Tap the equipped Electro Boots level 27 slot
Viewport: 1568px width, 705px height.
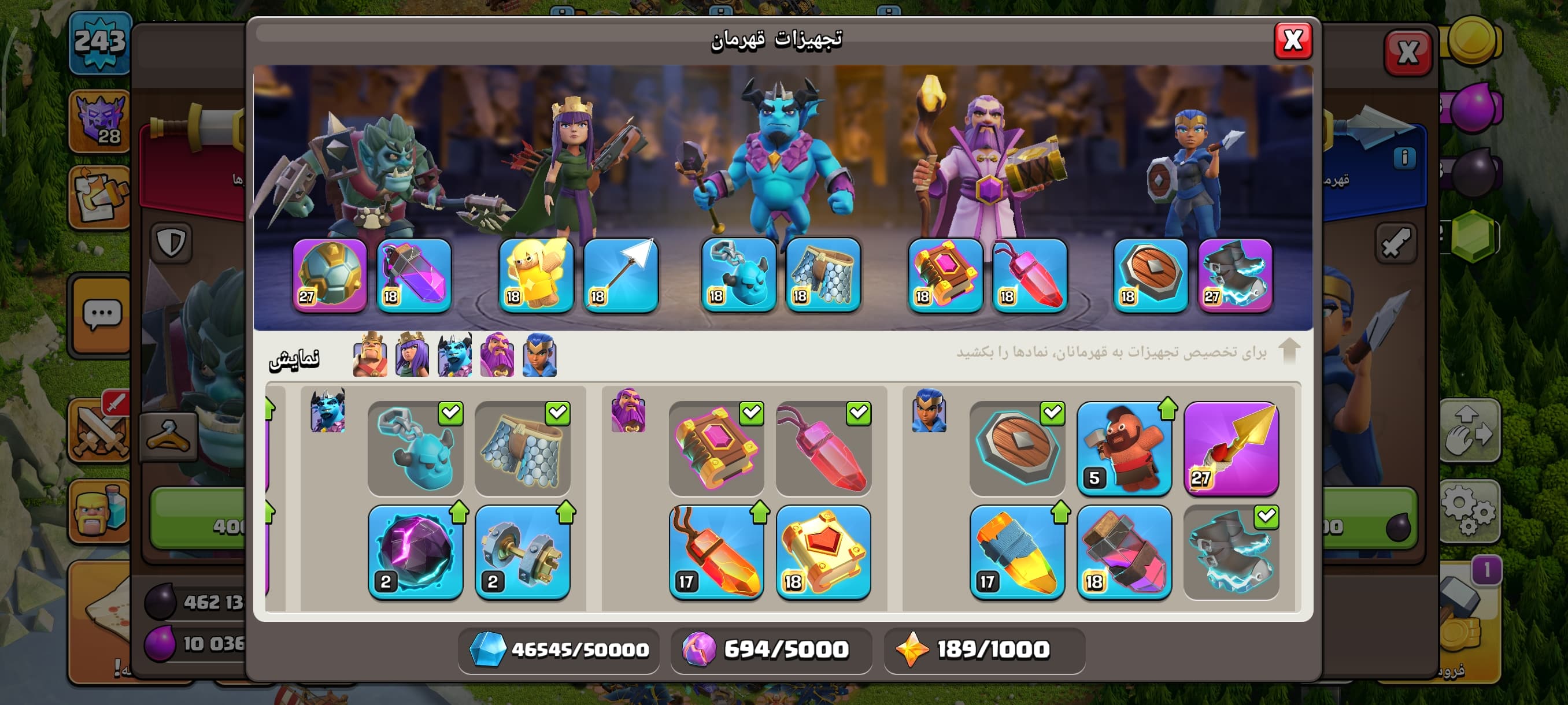pyautogui.click(x=1235, y=276)
